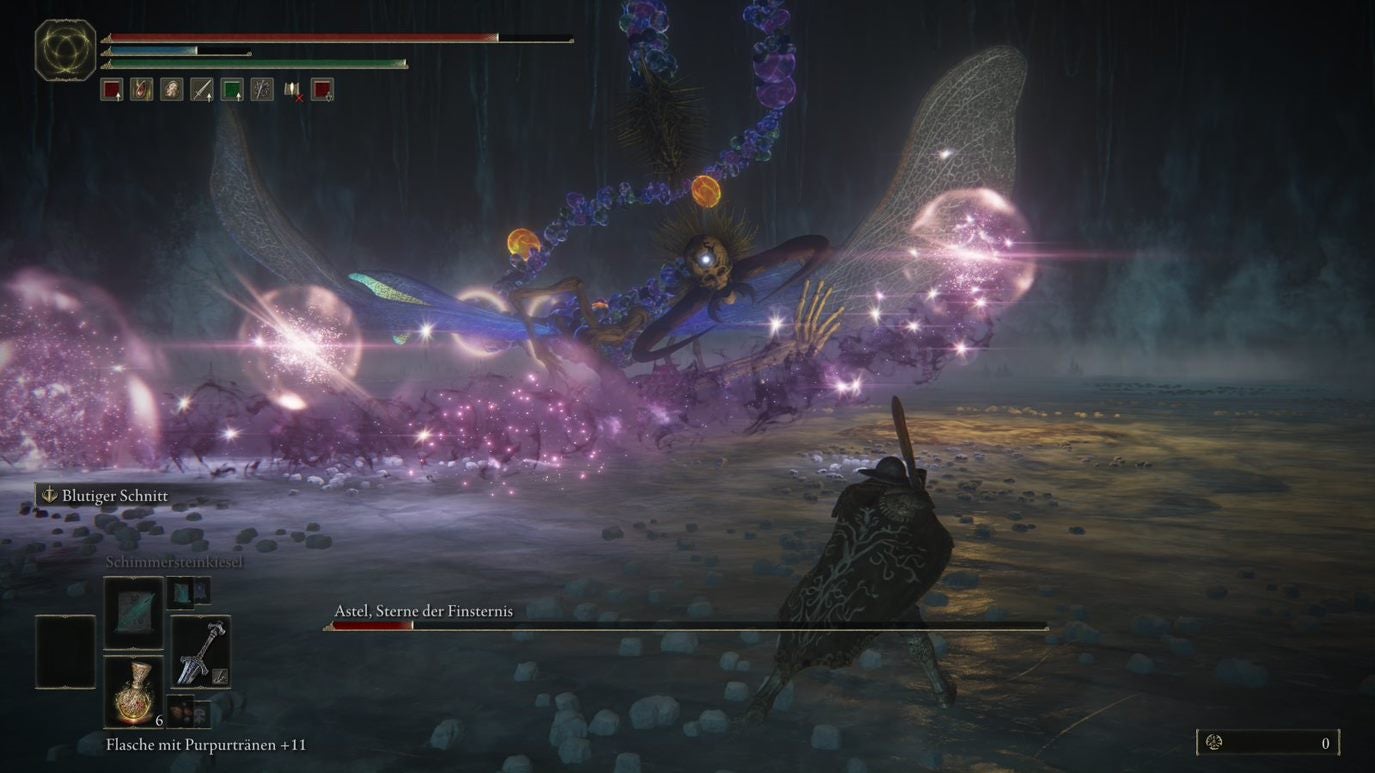The height and width of the screenshot is (773, 1375).
Task: Click the equipped greatsword weapon slot
Action: coord(200,651)
